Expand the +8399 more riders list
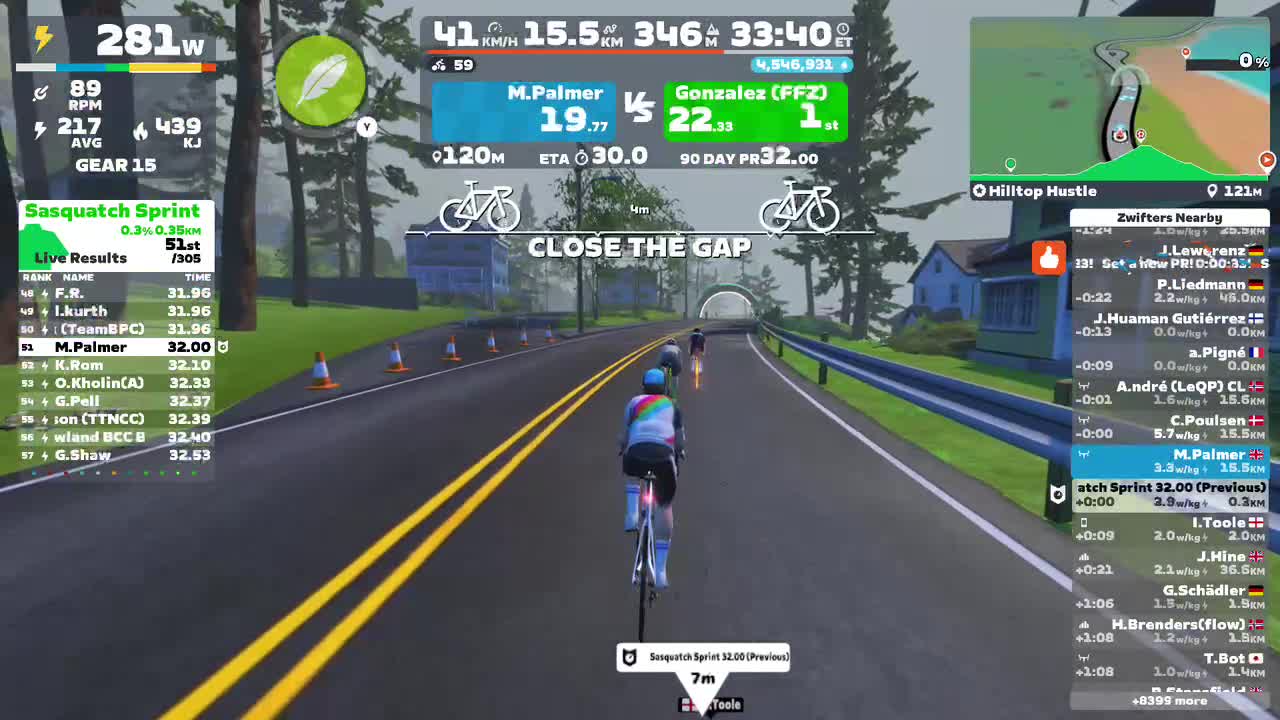 [x=1170, y=702]
